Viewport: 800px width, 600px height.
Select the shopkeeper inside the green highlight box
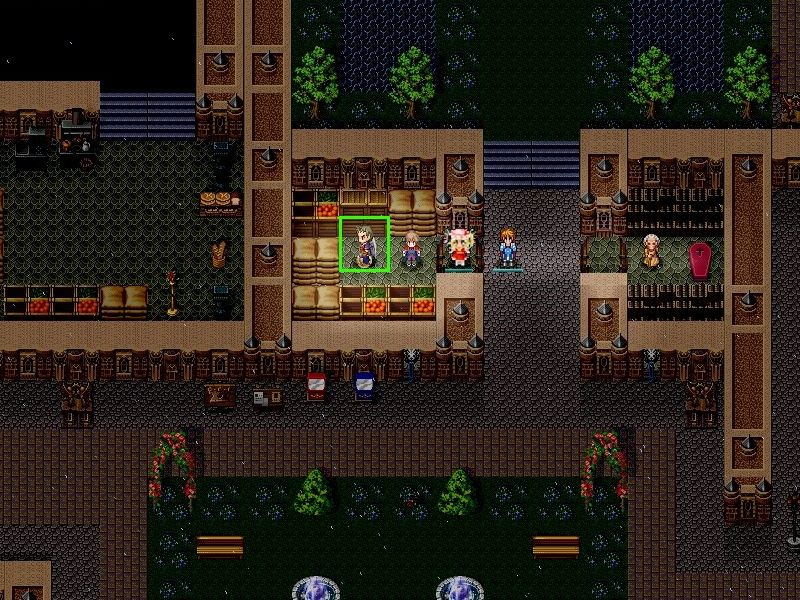click(365, 246)
